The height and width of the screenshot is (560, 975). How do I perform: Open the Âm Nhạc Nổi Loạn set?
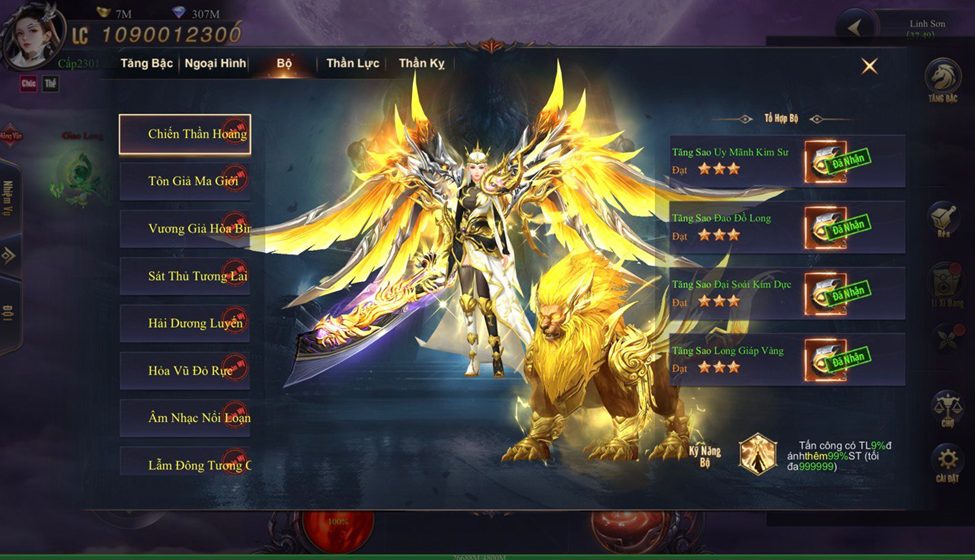(185, 418)
